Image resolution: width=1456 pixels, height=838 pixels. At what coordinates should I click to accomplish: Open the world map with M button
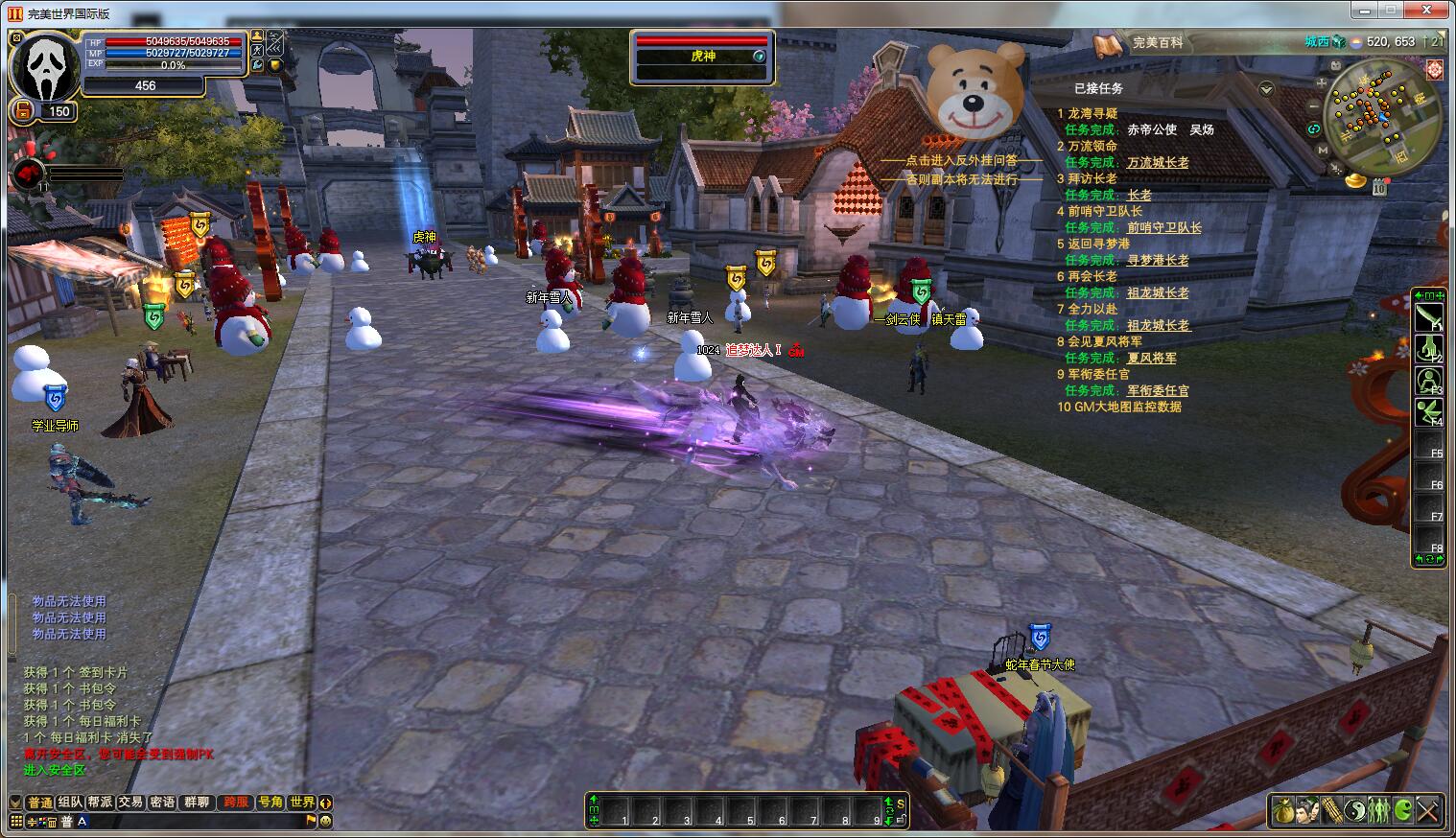1324,150
